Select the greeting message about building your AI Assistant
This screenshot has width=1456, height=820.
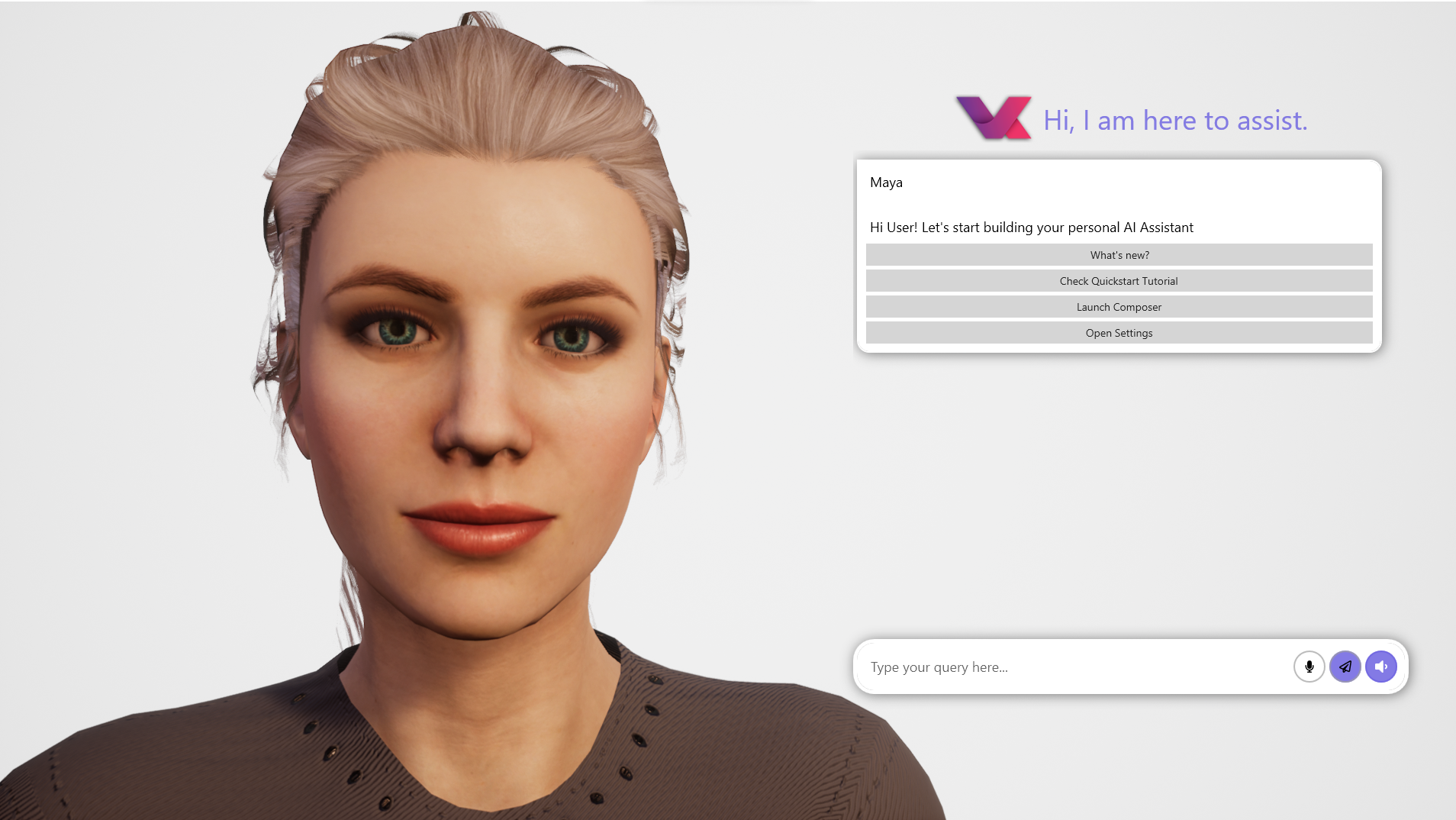click(x=1031, y=227)
